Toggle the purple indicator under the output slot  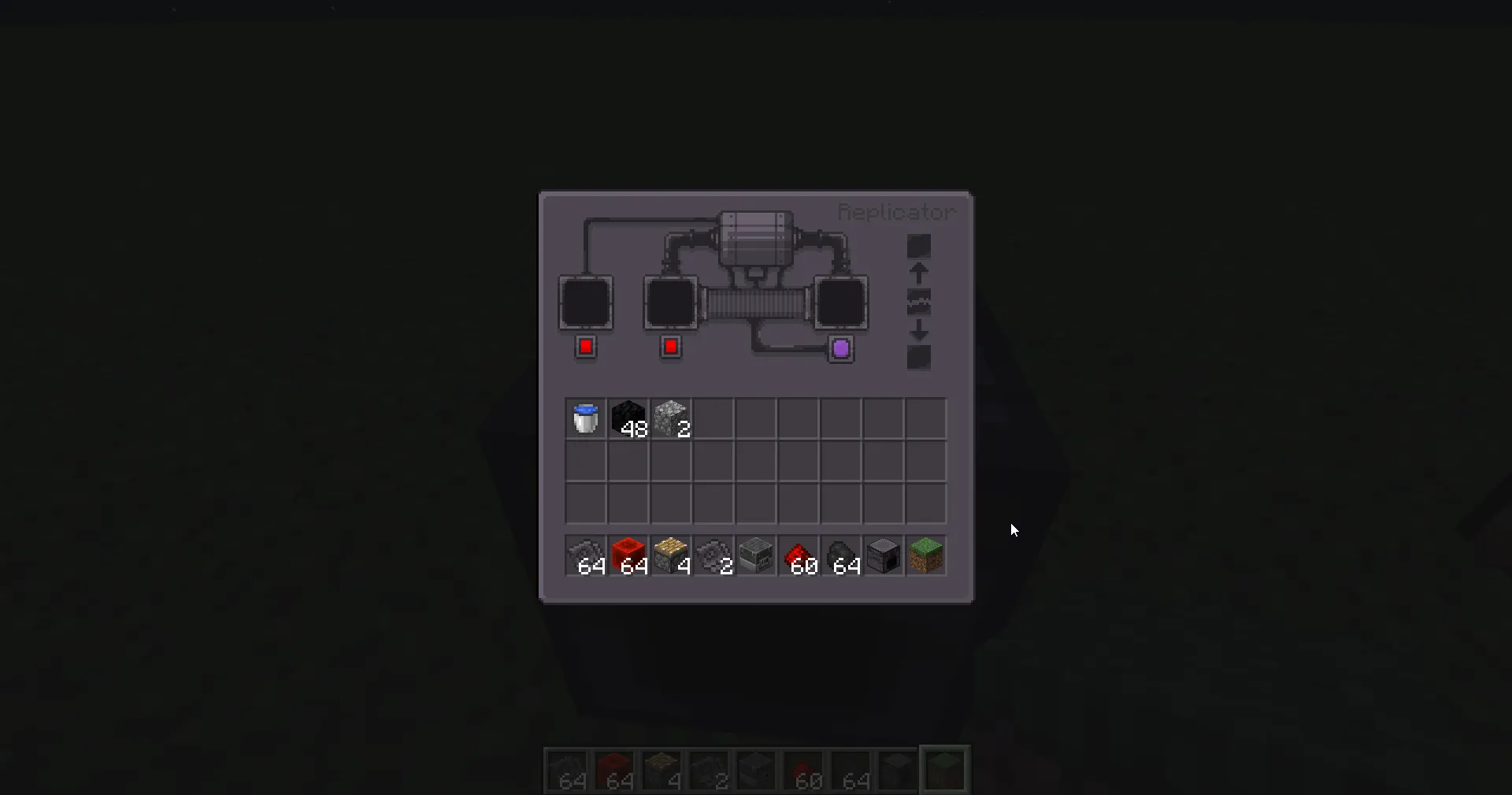(840, 348)
